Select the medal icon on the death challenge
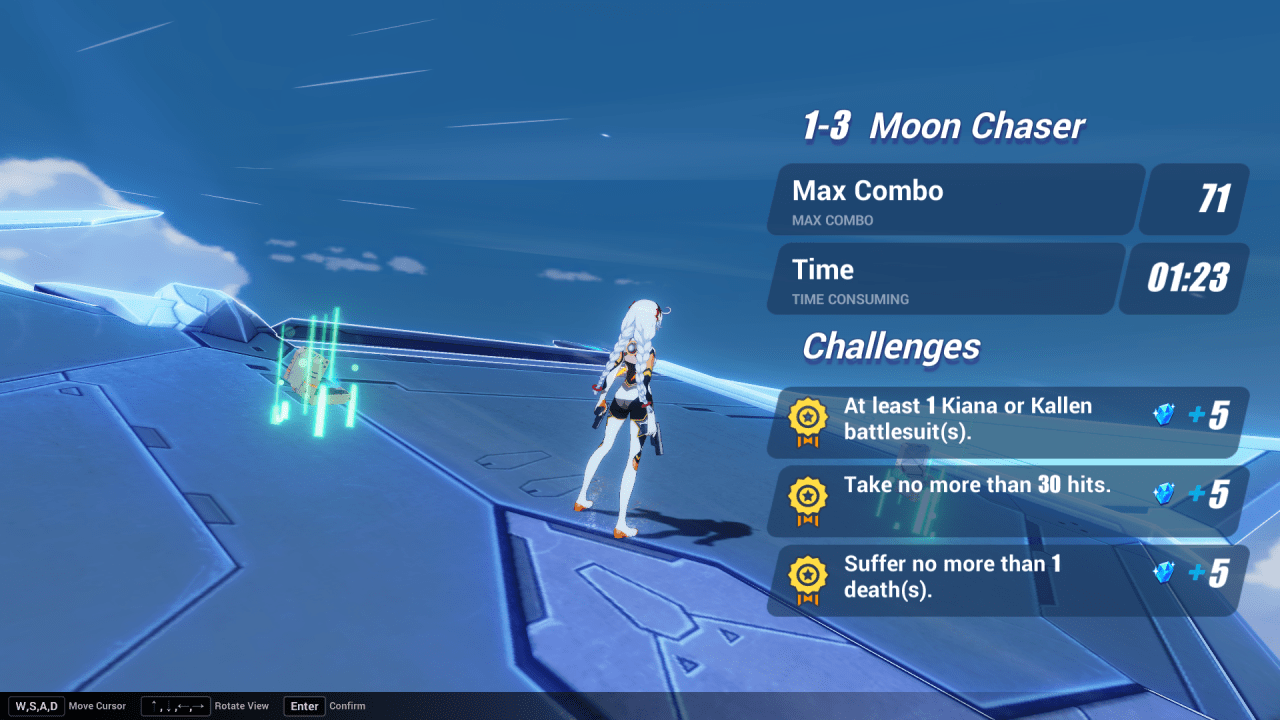This screenshot has height=720, width=1280. (x=808, y=573)
